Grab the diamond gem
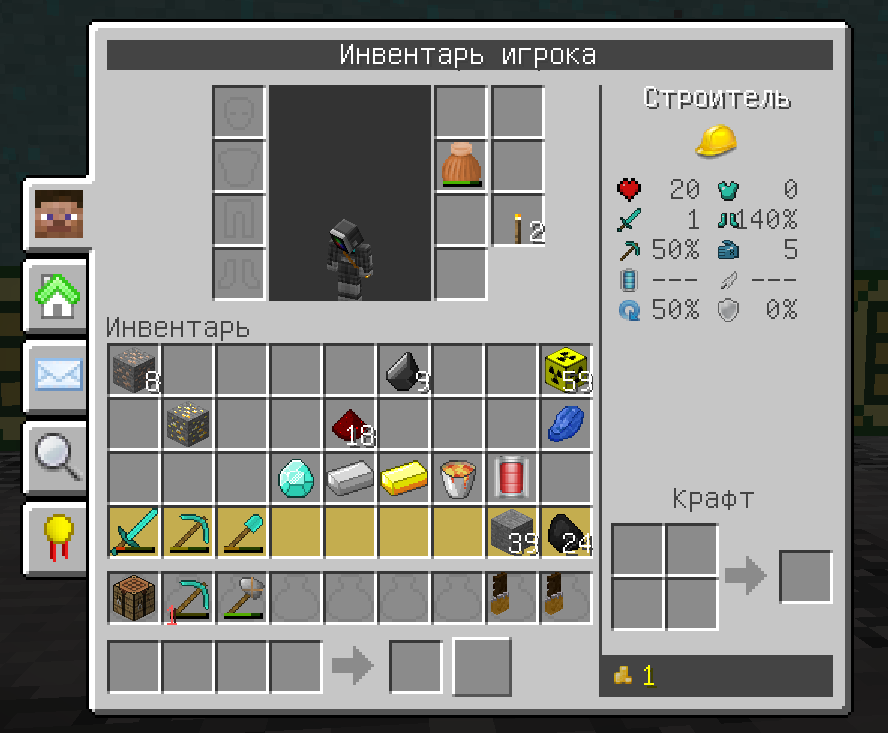Screen dimensions: 888x733 coord(296,478)
